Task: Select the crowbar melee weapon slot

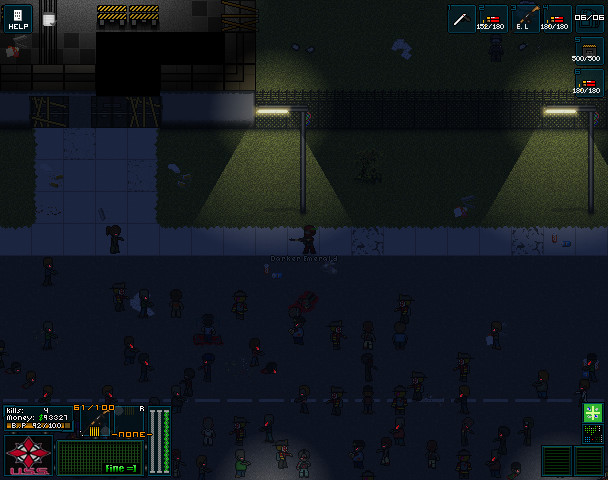Action: click(x=461, y=18)
